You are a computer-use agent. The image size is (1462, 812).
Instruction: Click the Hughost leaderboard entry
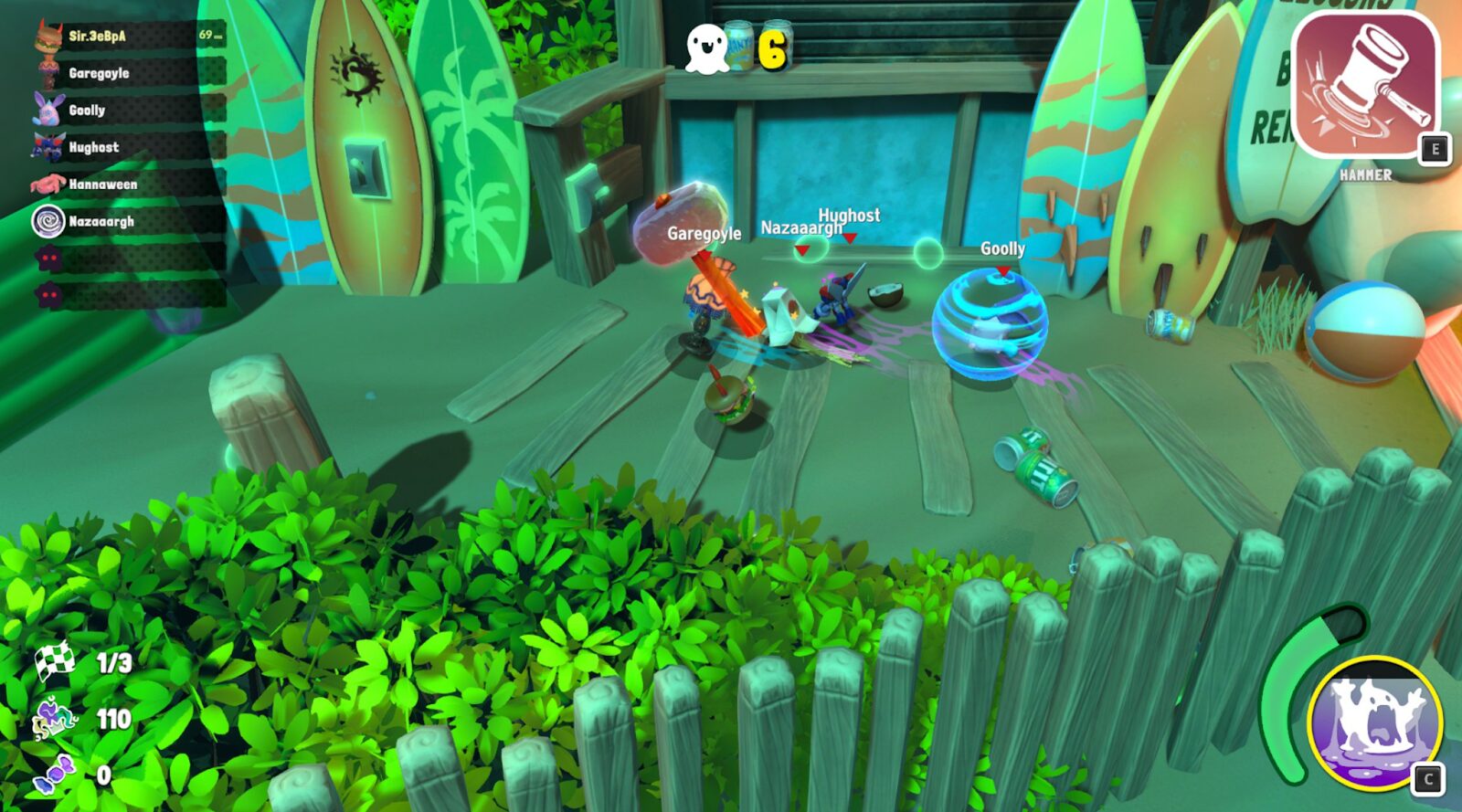pos(128,147)
